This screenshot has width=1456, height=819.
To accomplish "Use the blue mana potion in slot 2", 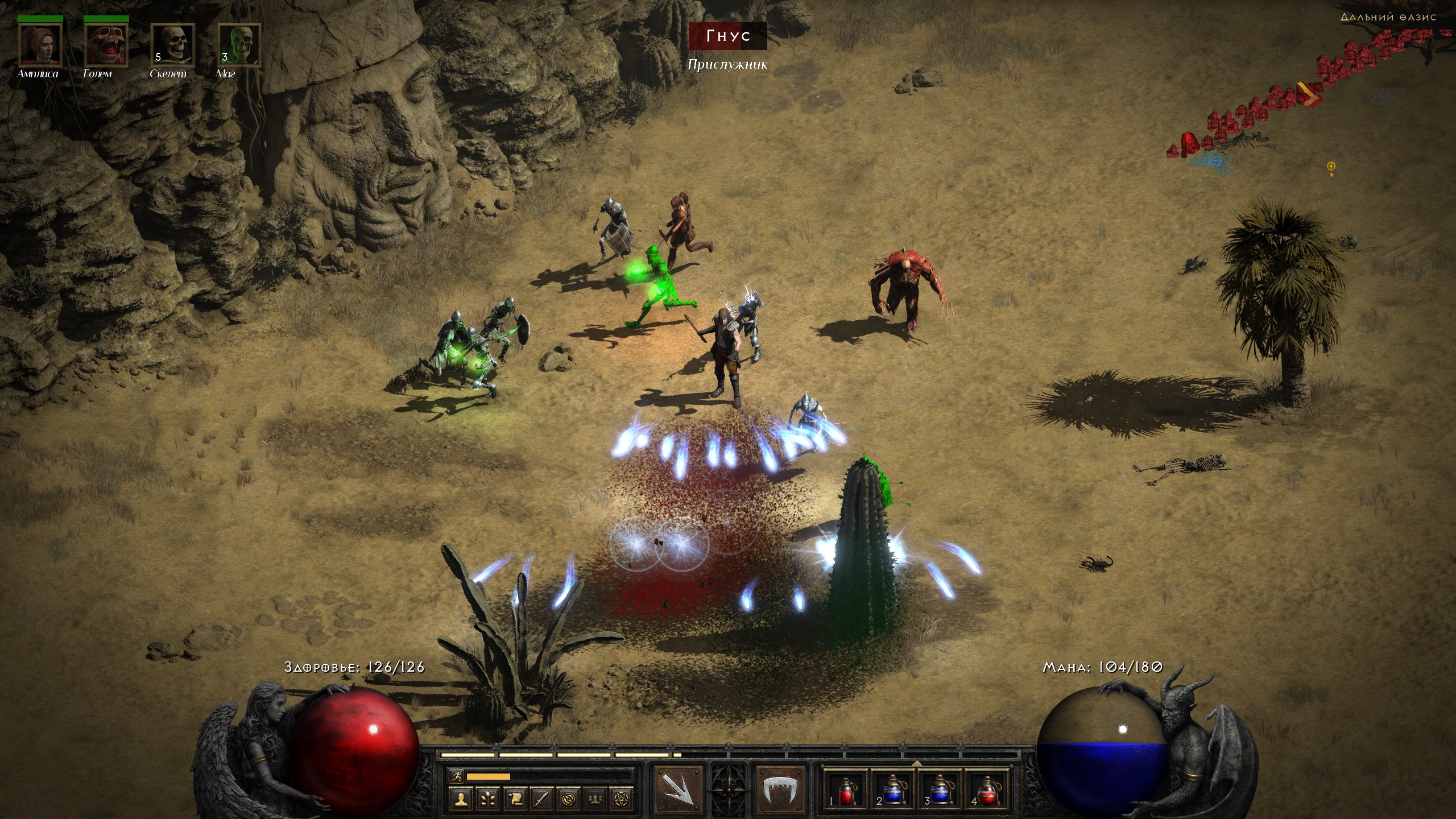I will point(893,792).
